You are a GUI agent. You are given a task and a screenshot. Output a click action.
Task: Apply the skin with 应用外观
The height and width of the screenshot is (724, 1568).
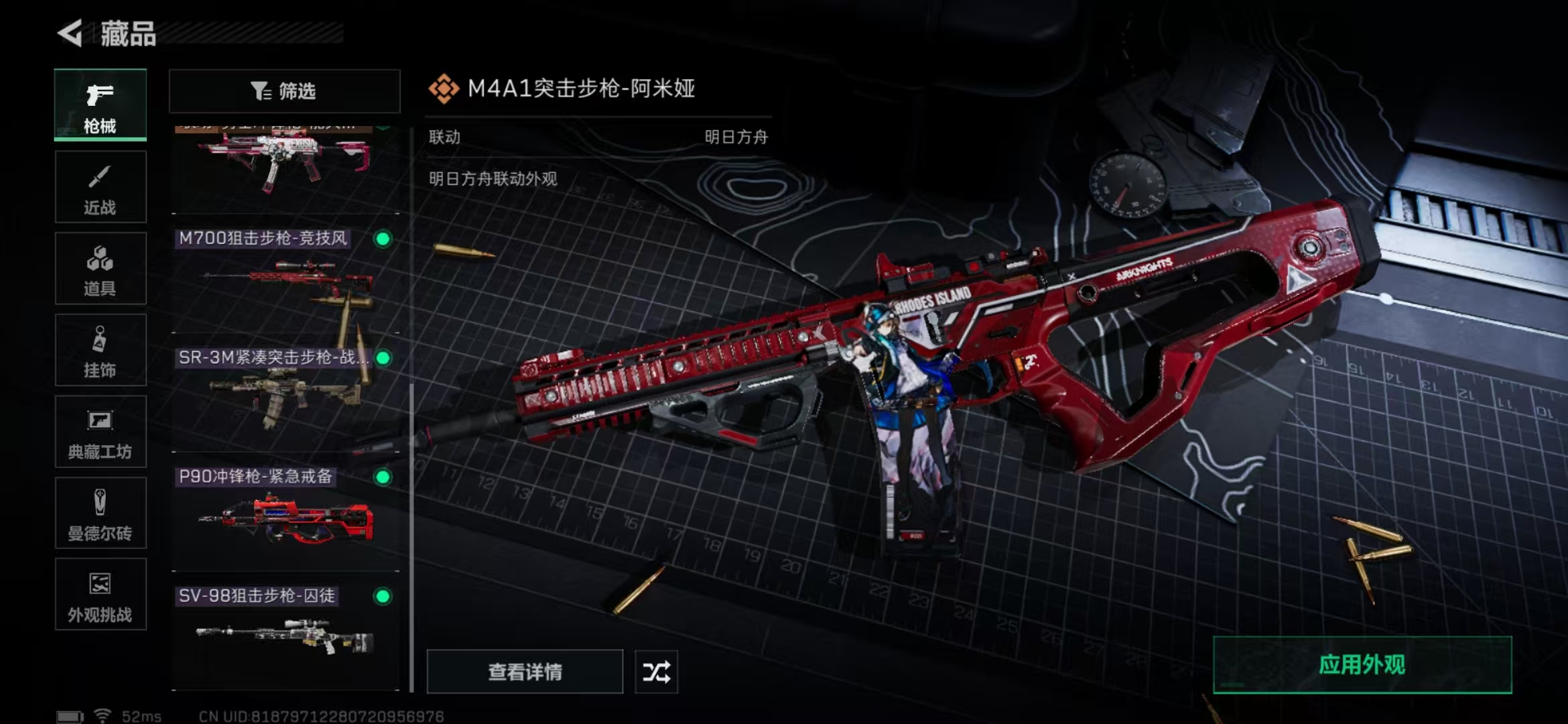[x=1362, y=665]
